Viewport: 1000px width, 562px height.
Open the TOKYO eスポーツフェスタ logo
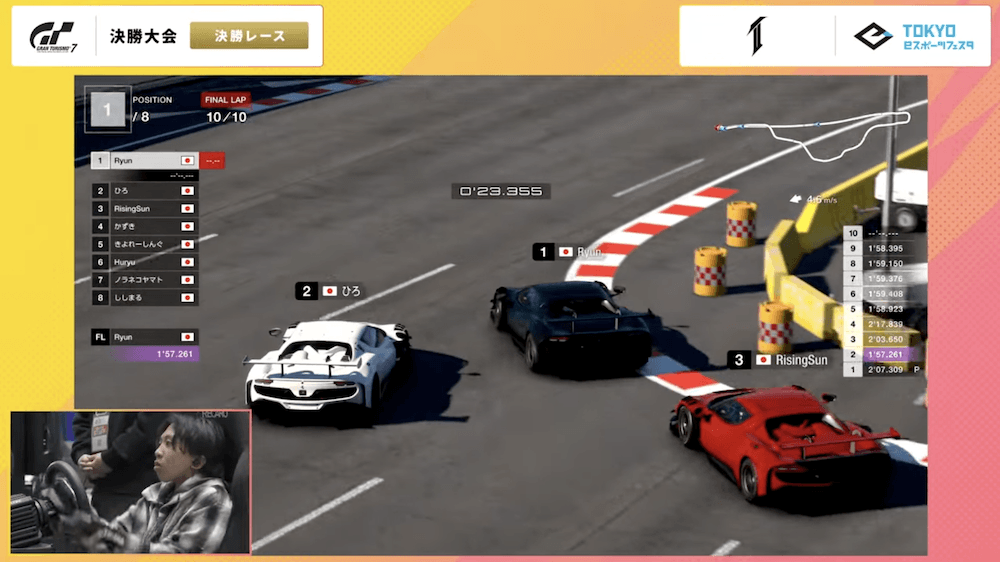905,37
